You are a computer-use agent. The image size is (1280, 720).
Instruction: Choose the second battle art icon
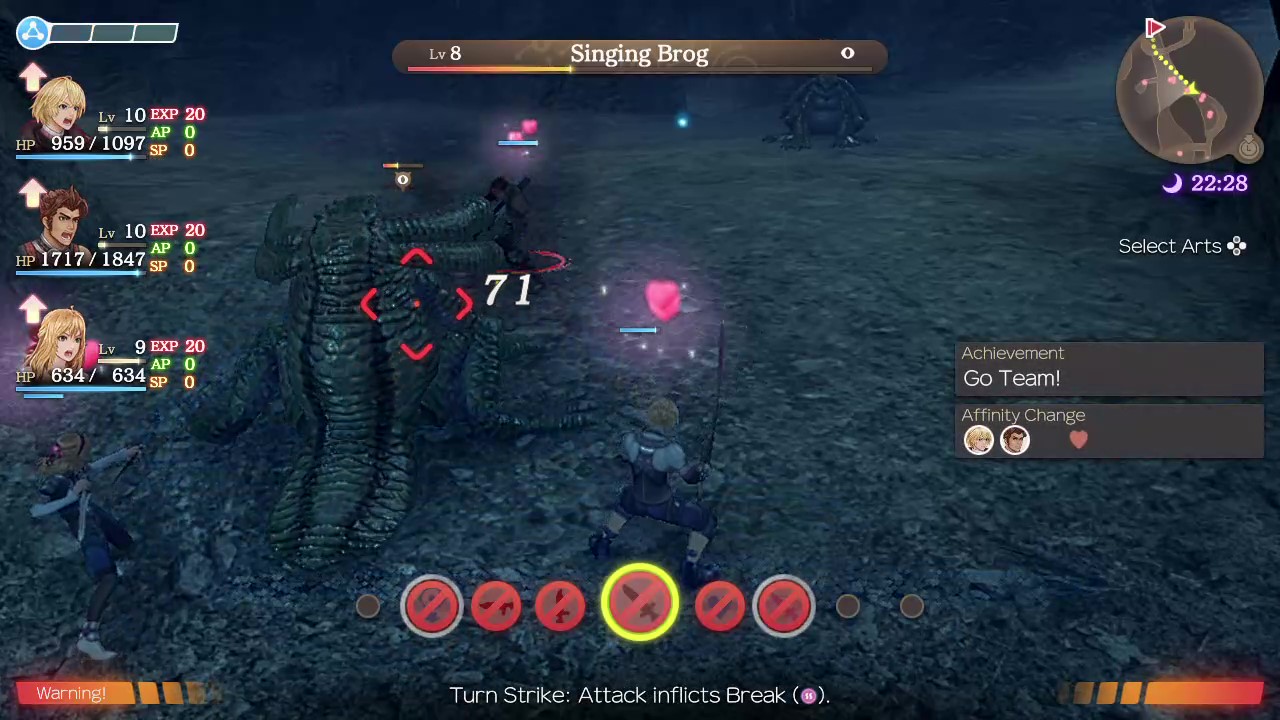point(497,604)
